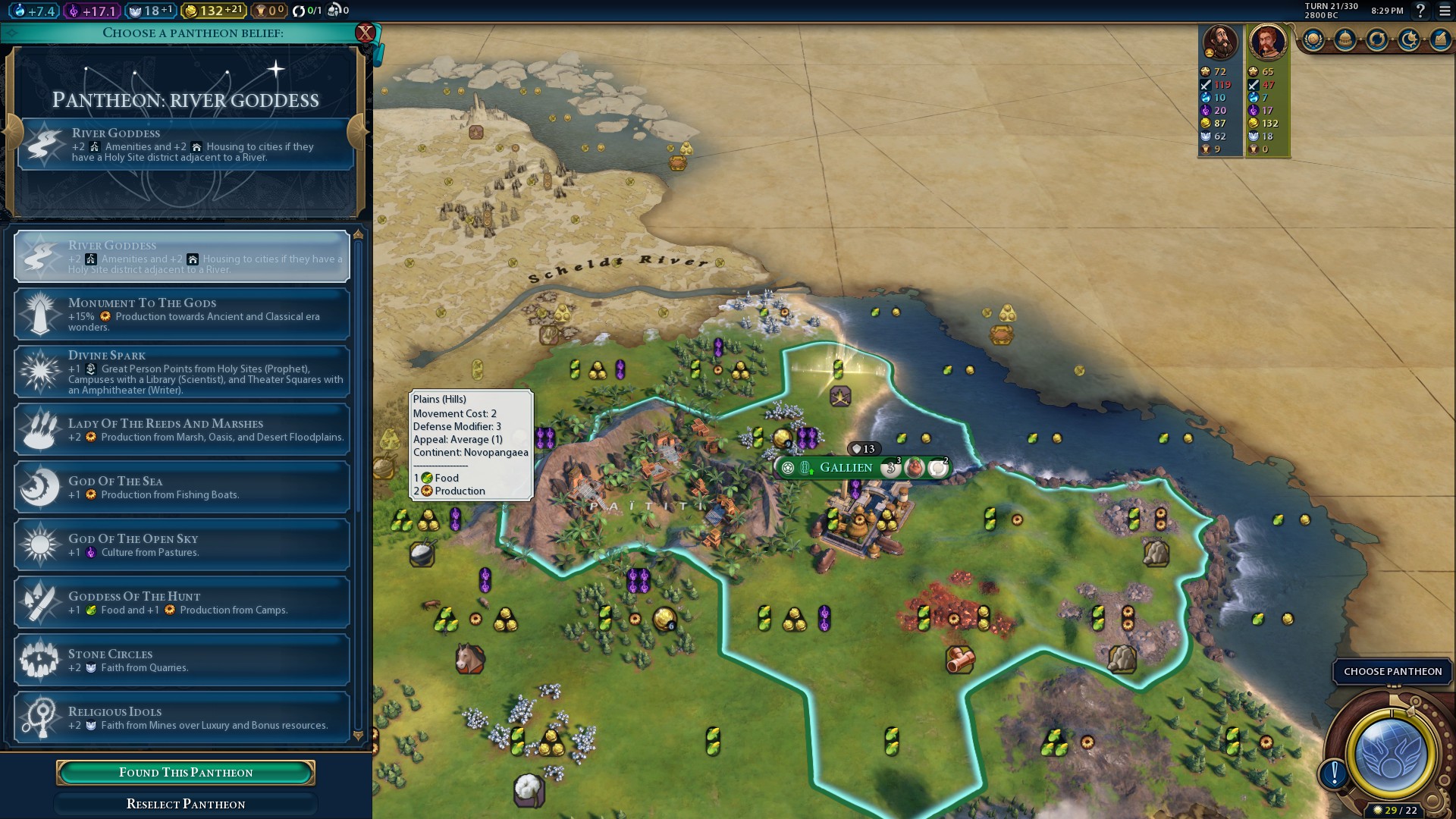Screen dimensions: 1456x819
Task: Select the River Goddess belief row
Action: pos(182,256)
